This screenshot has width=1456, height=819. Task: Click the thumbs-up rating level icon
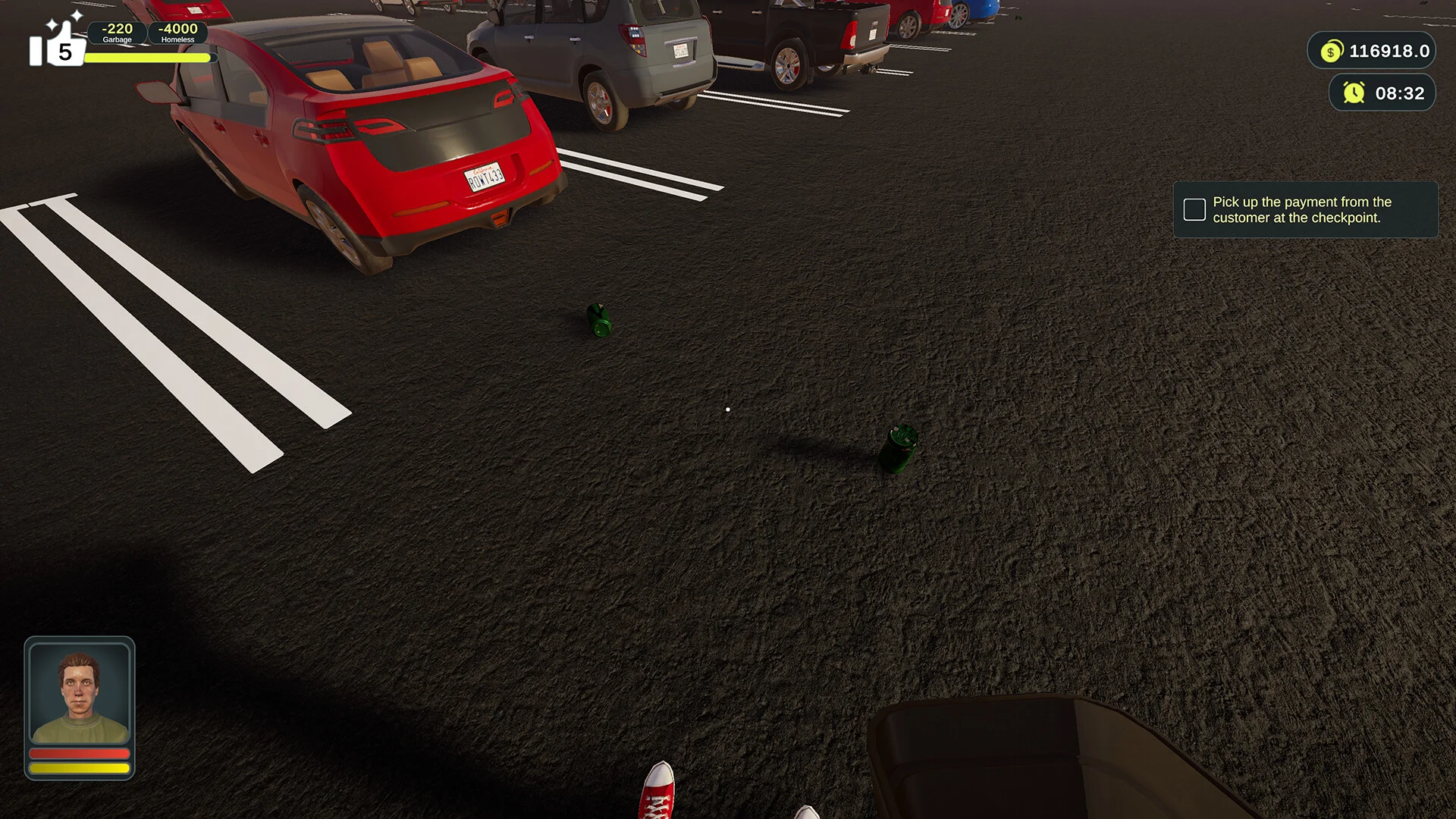tap(55, 44)
